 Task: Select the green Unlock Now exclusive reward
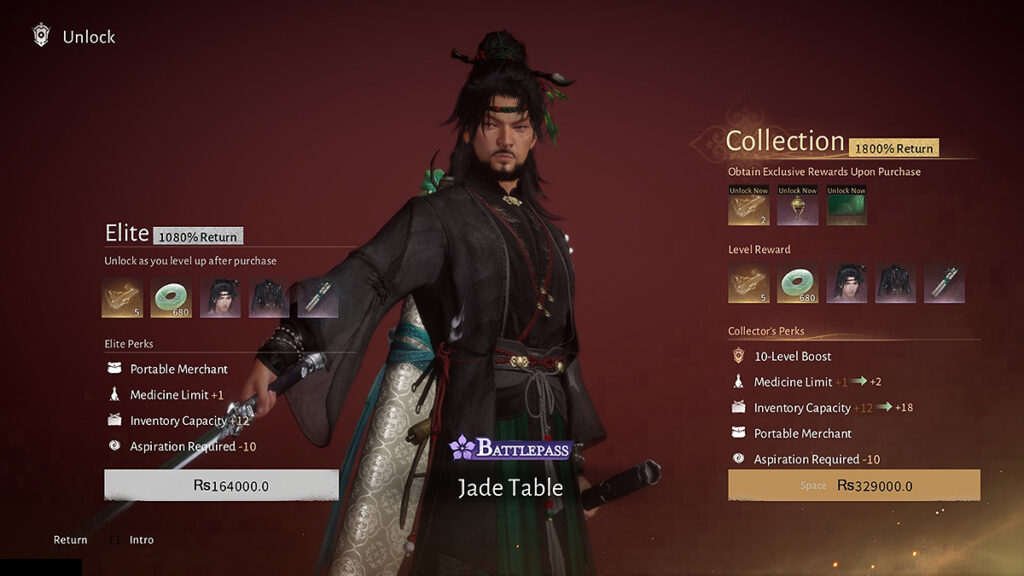click(846, 206)
